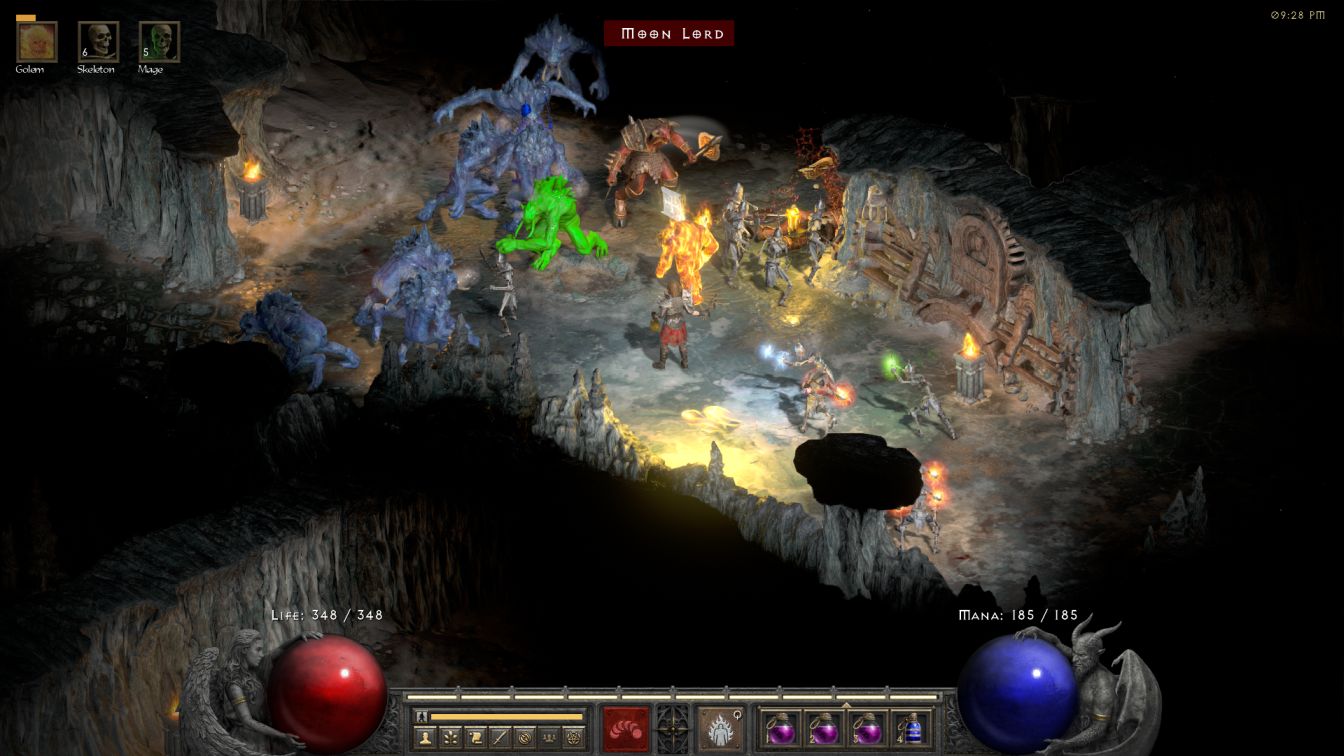Click the branching tree button in mini panel
This screenshot has height=756, width=1344.
[x=452, y=737]
